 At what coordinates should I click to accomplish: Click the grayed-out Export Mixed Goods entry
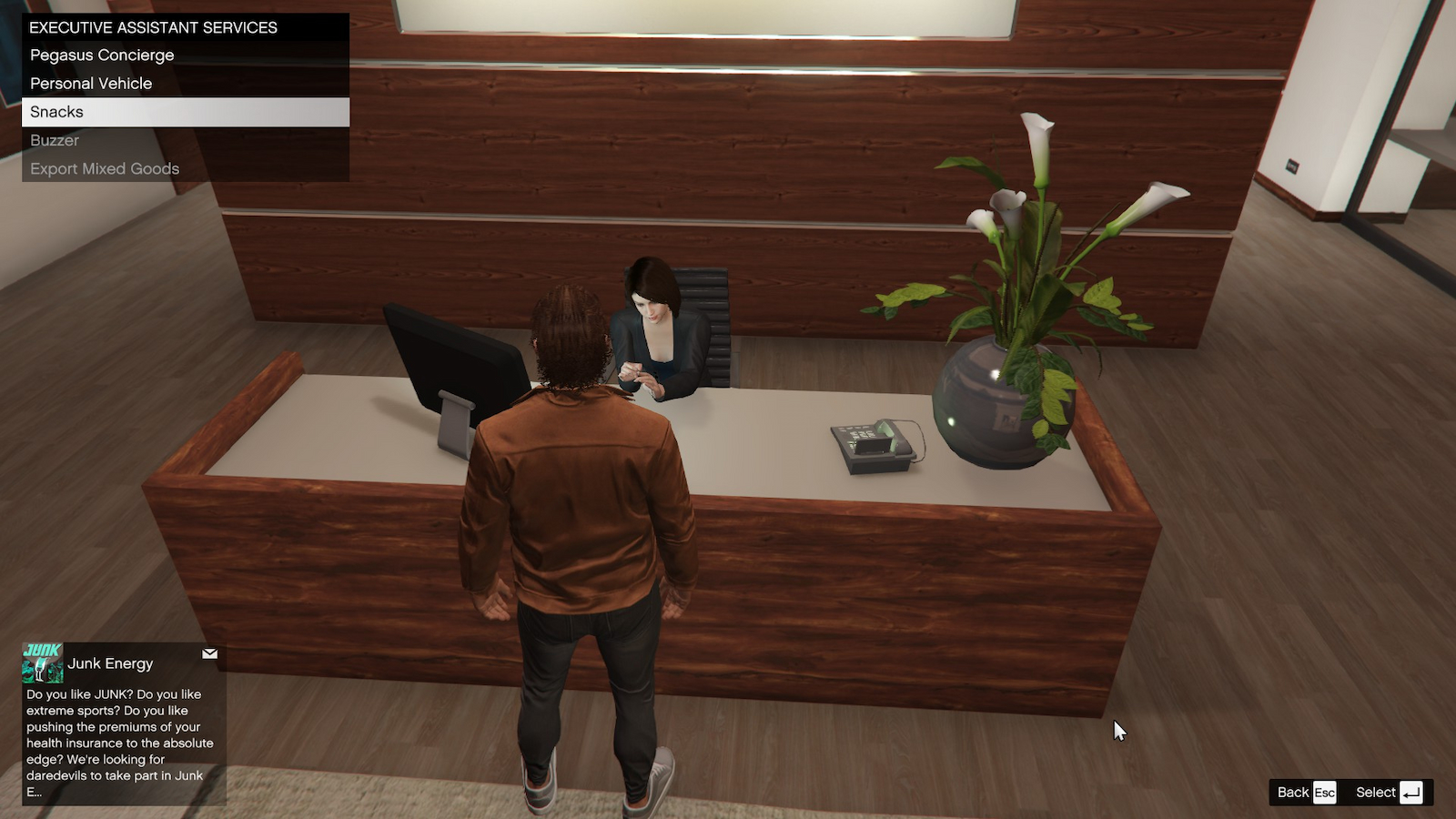[x=105, y=168]
